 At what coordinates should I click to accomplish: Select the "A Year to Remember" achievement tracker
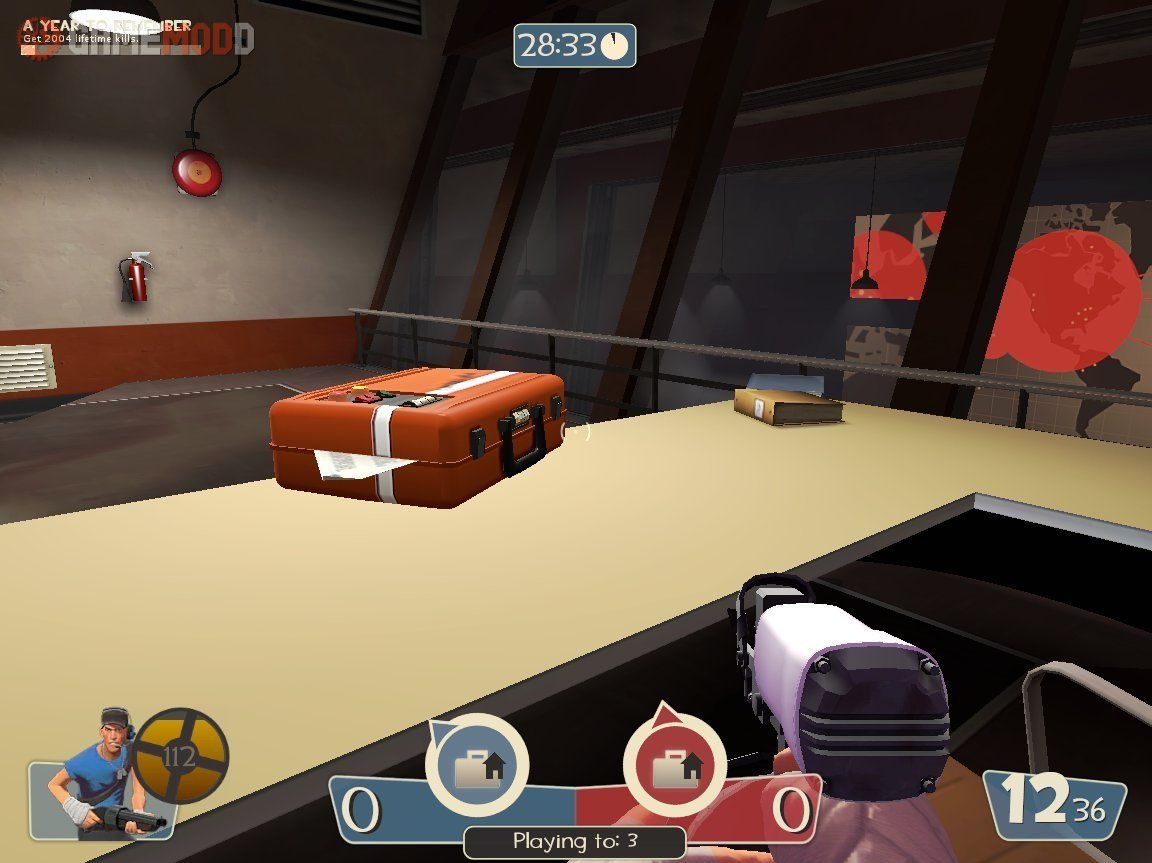click(x=107, y=30)
